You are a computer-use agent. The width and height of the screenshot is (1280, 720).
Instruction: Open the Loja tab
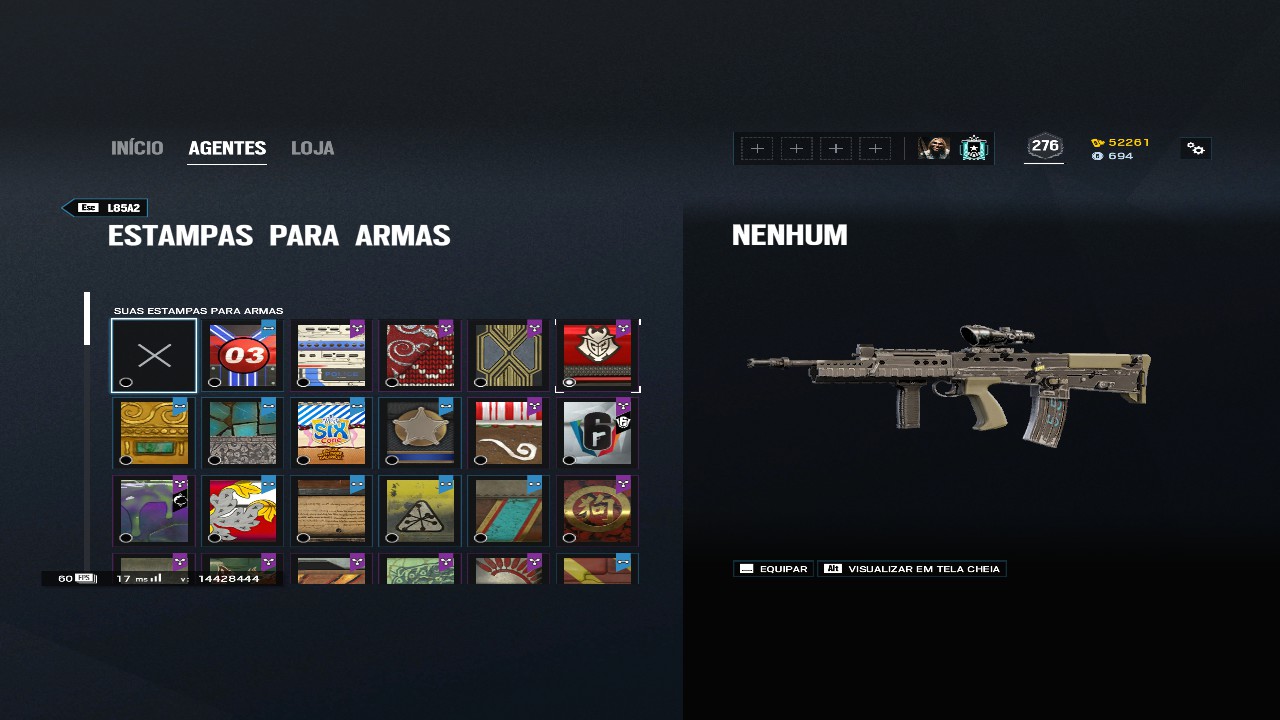point(312,148)
